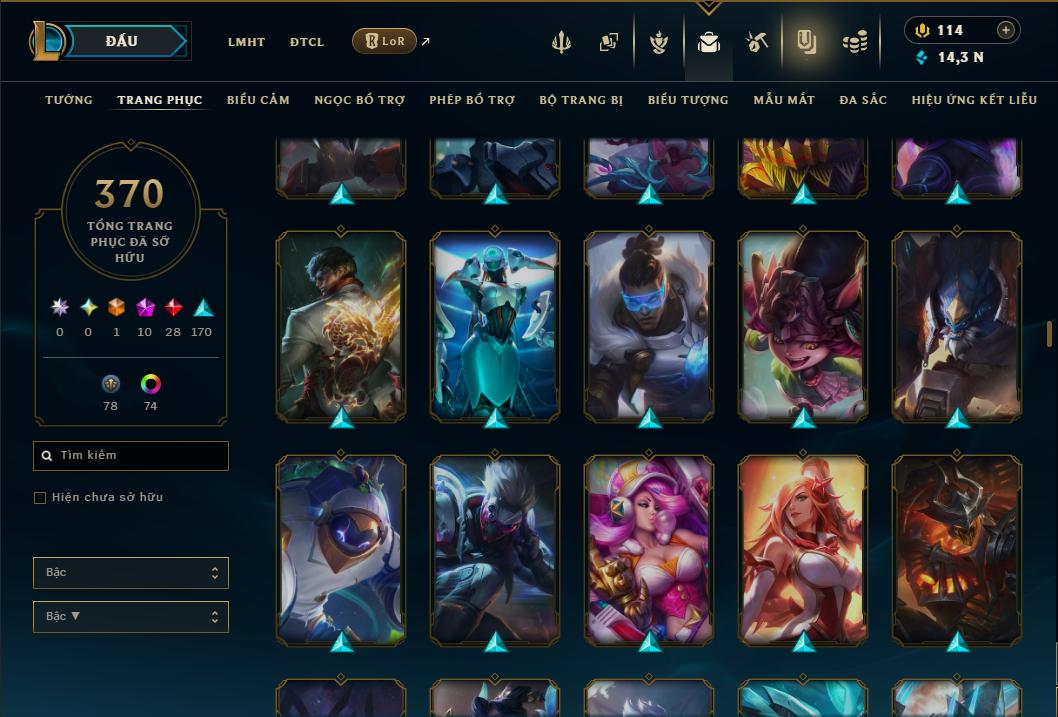Viewport: 1058px width, 717px height.
Task: Switch to the ĐA SẮC chromas tab
Action: [x=863, y=100]
